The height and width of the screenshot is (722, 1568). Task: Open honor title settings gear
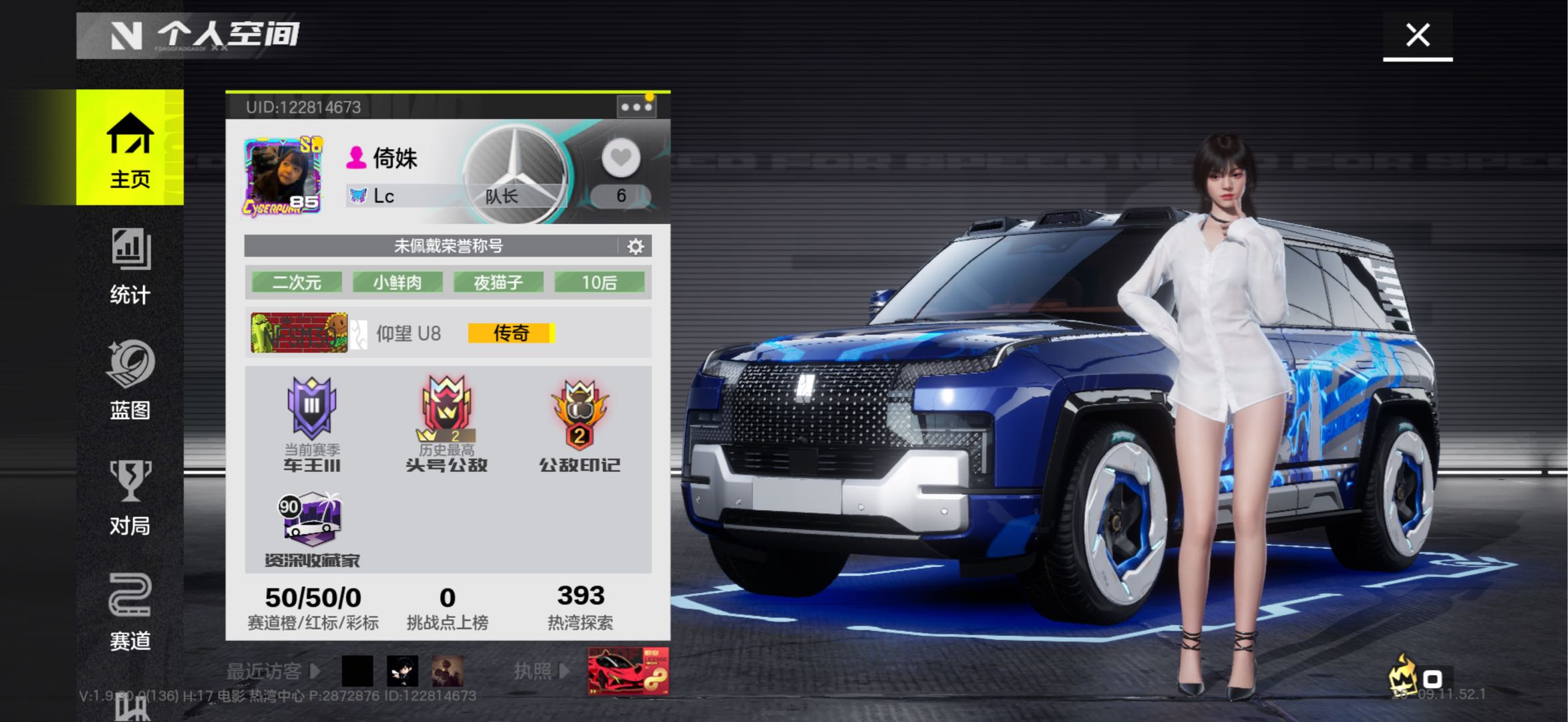(635, 247)
